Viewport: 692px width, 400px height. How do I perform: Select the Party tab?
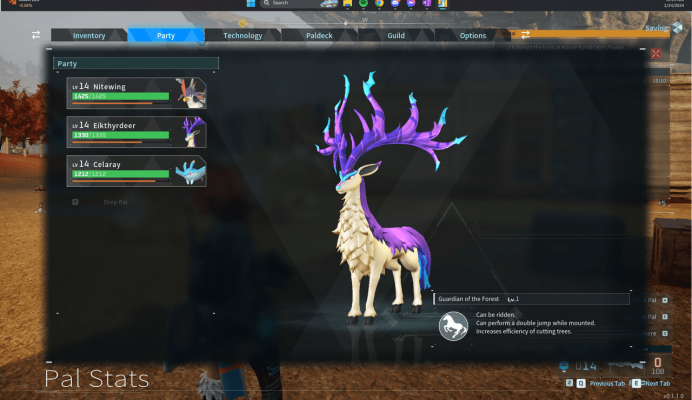[x=166, y=36]
